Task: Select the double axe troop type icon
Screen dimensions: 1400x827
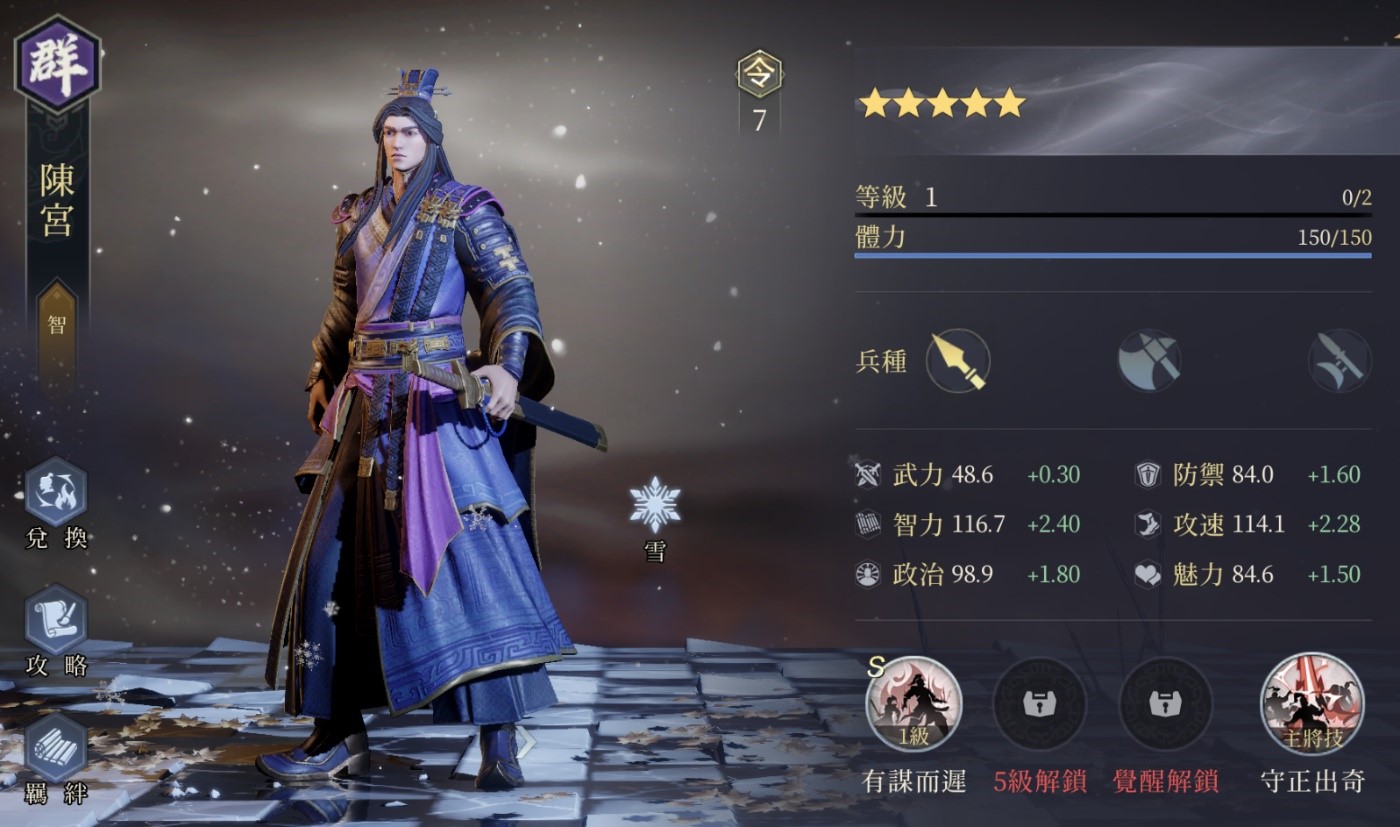Action: coord(1149,361)
